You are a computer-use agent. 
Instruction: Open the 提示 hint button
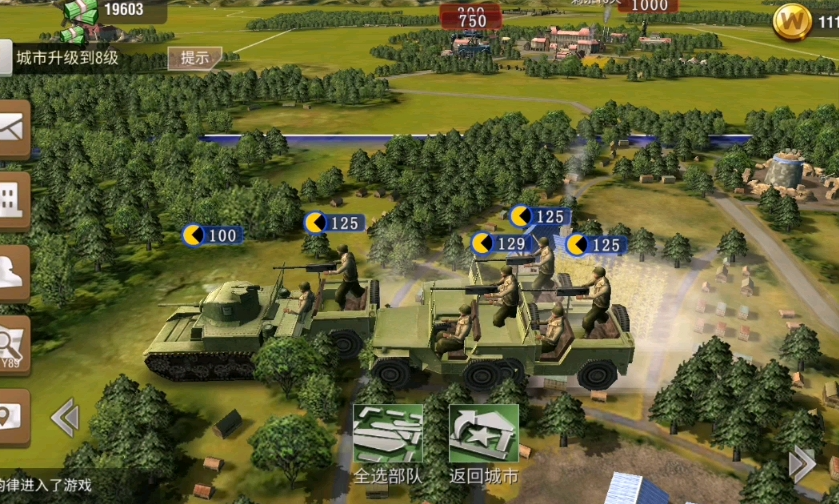pyautogui.click(x=194, y=58)
